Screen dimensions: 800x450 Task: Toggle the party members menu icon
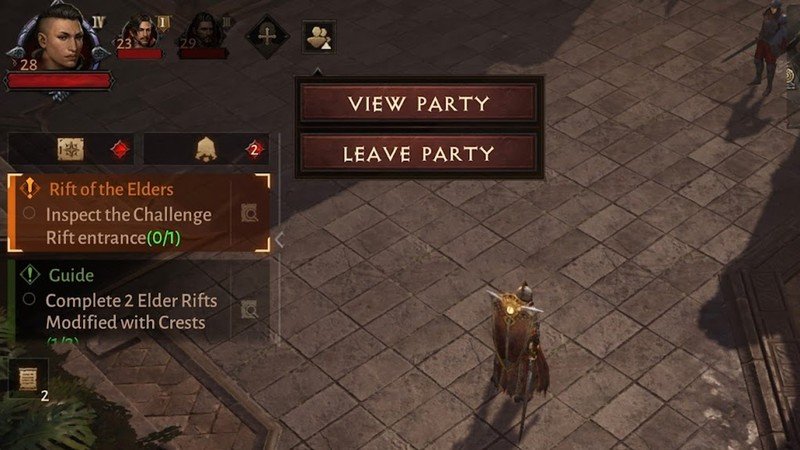pyautogui.click(x=319, y=37)
